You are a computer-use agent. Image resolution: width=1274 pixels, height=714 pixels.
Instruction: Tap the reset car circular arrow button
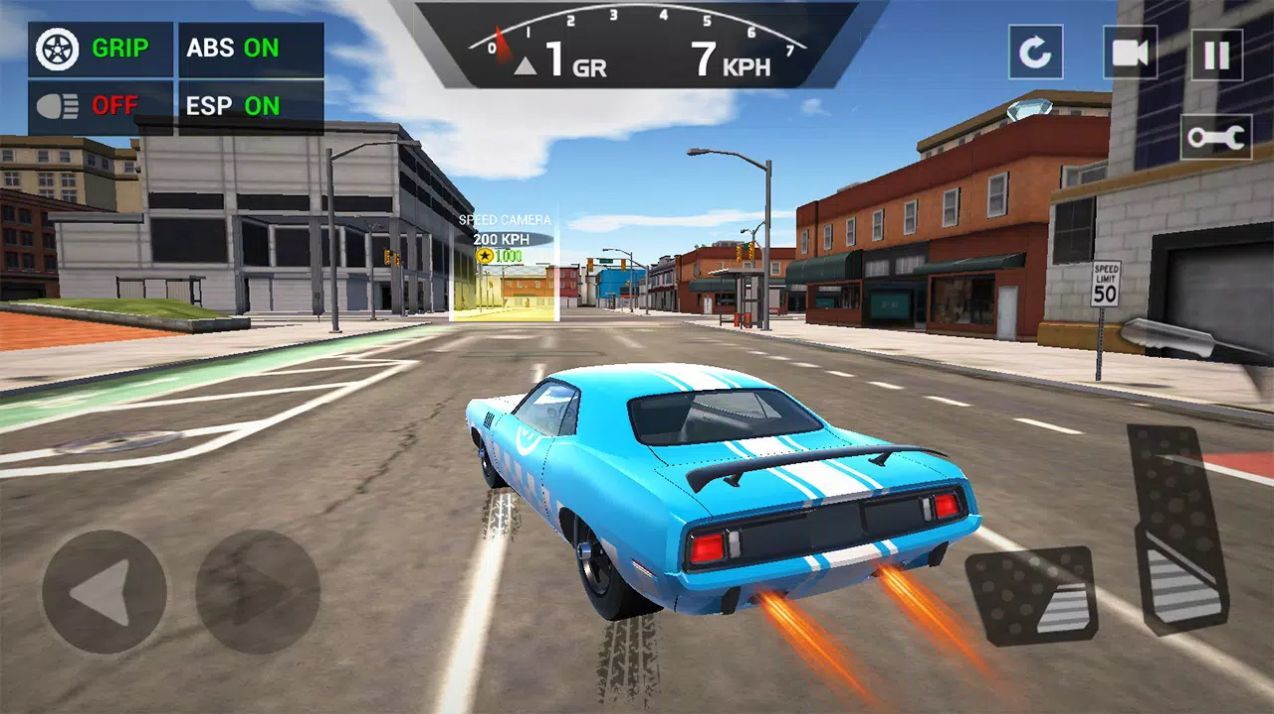[1035, 52]
